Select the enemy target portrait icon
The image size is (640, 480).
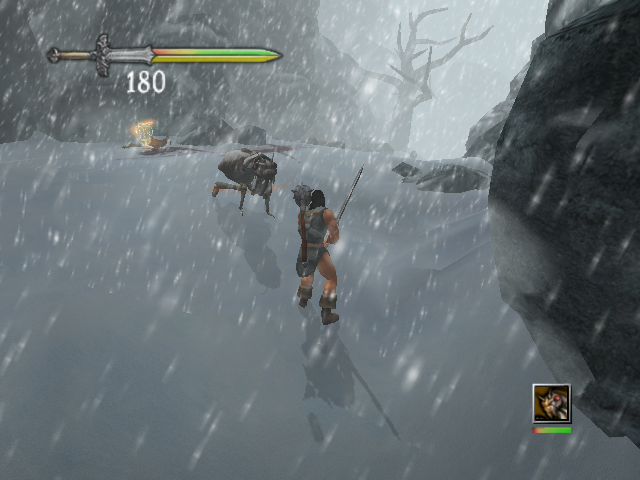click(551, 404)
